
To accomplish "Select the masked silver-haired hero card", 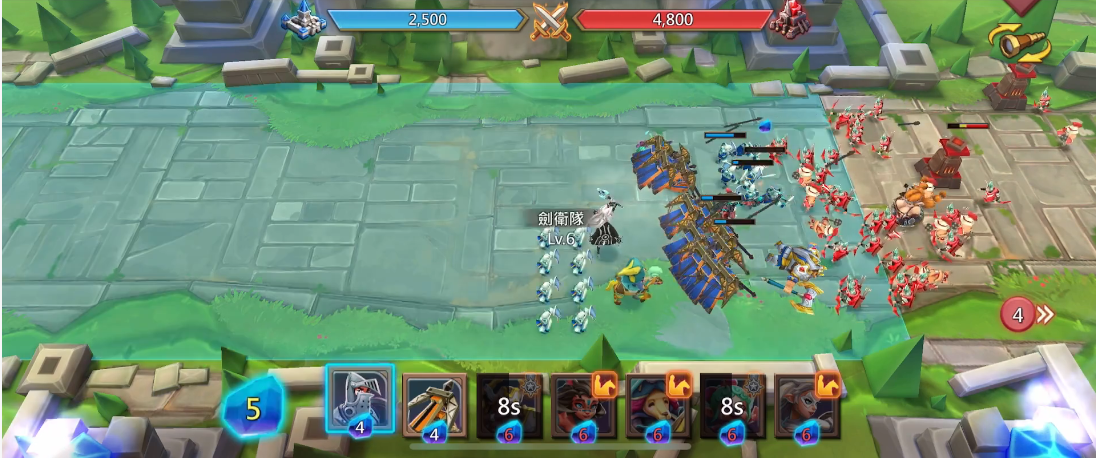I will click(x=806, y=406).
